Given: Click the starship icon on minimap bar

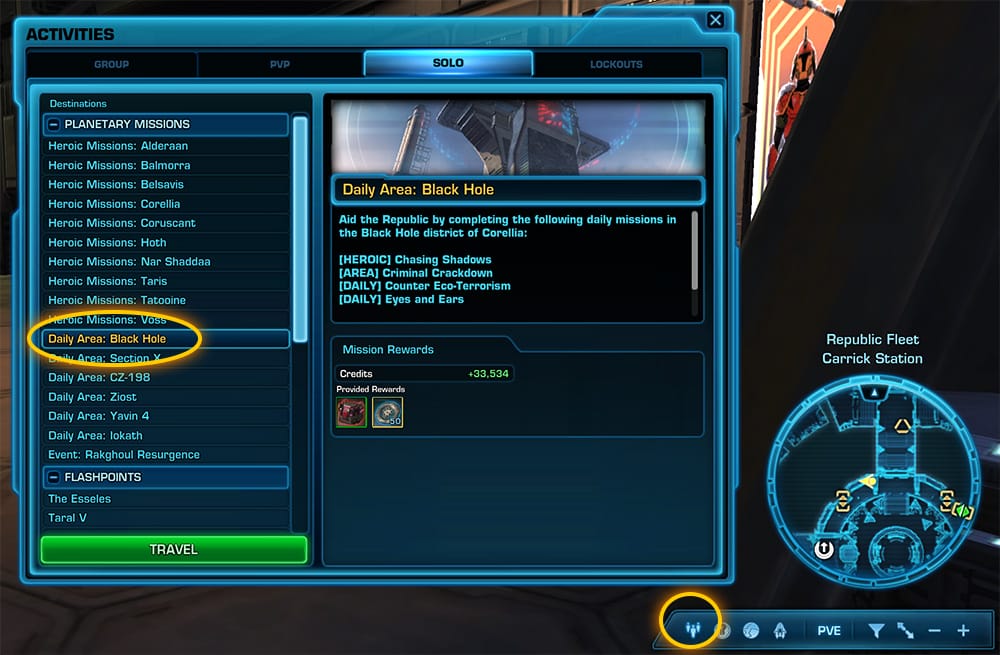Looking at the screenshot, I should [779, 631].
